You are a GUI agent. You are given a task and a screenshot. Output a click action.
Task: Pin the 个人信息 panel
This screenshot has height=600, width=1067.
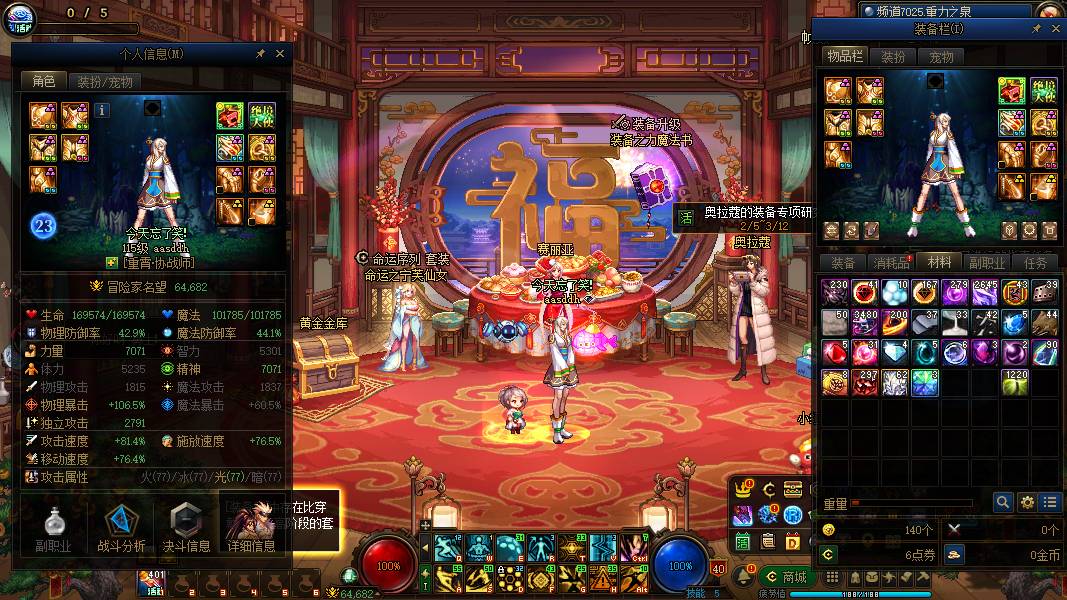tap(261, 54)
